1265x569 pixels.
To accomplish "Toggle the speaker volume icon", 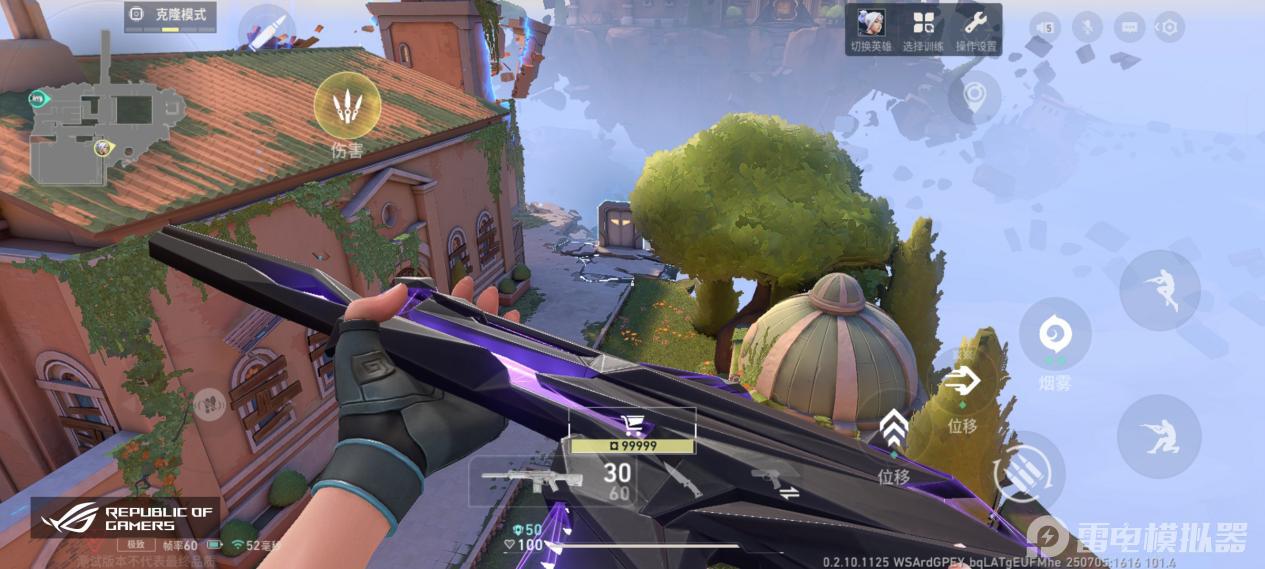I will click(1045, 27).
